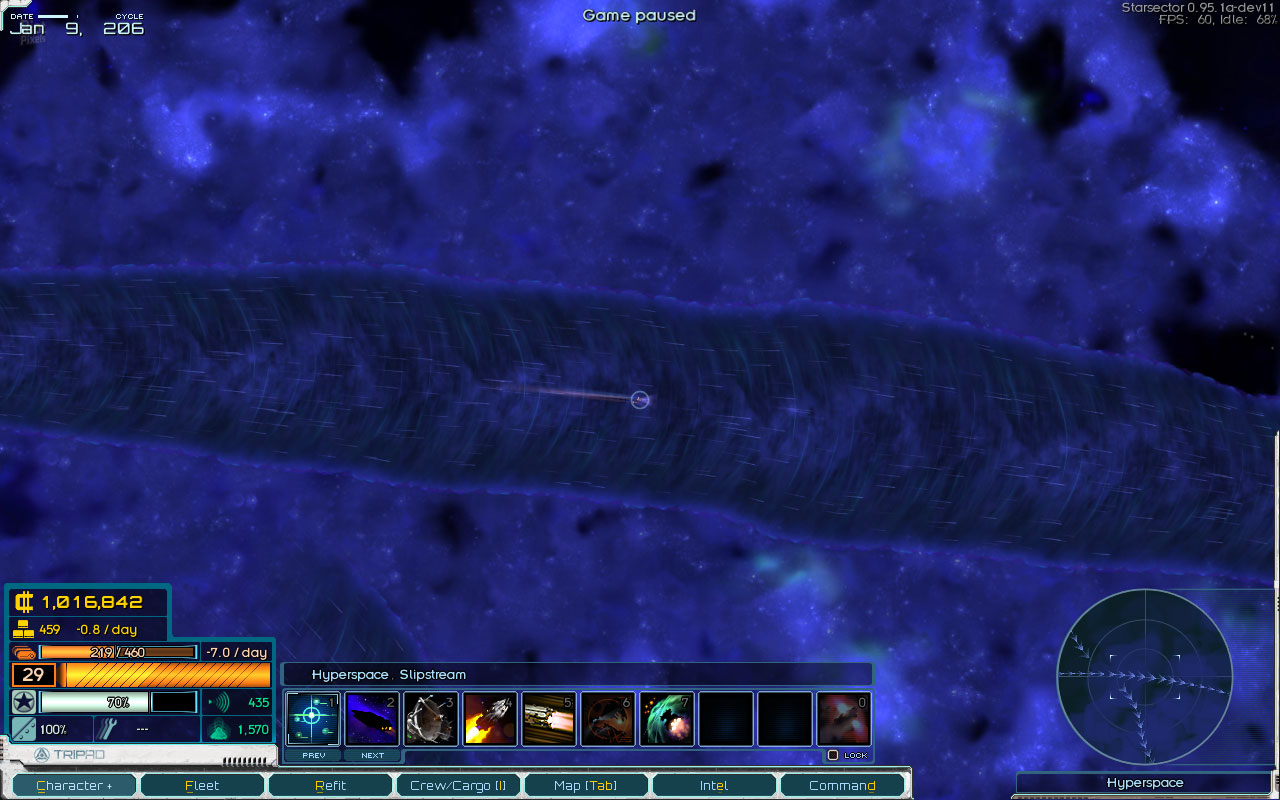Trigger the flaming ship burn ability in slot 4
This screenshot has height=800, width=1280.
pyautogui.click(x=490, y=718)
